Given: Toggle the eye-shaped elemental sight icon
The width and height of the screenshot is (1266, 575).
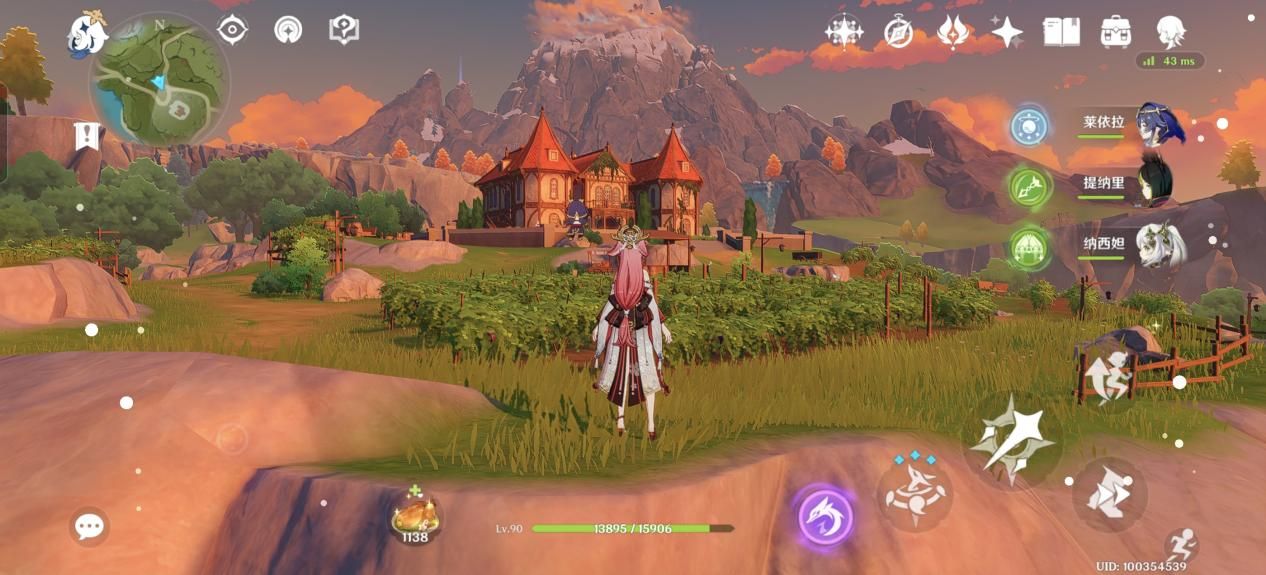Looking at the screenshot, I should point(232,29).
